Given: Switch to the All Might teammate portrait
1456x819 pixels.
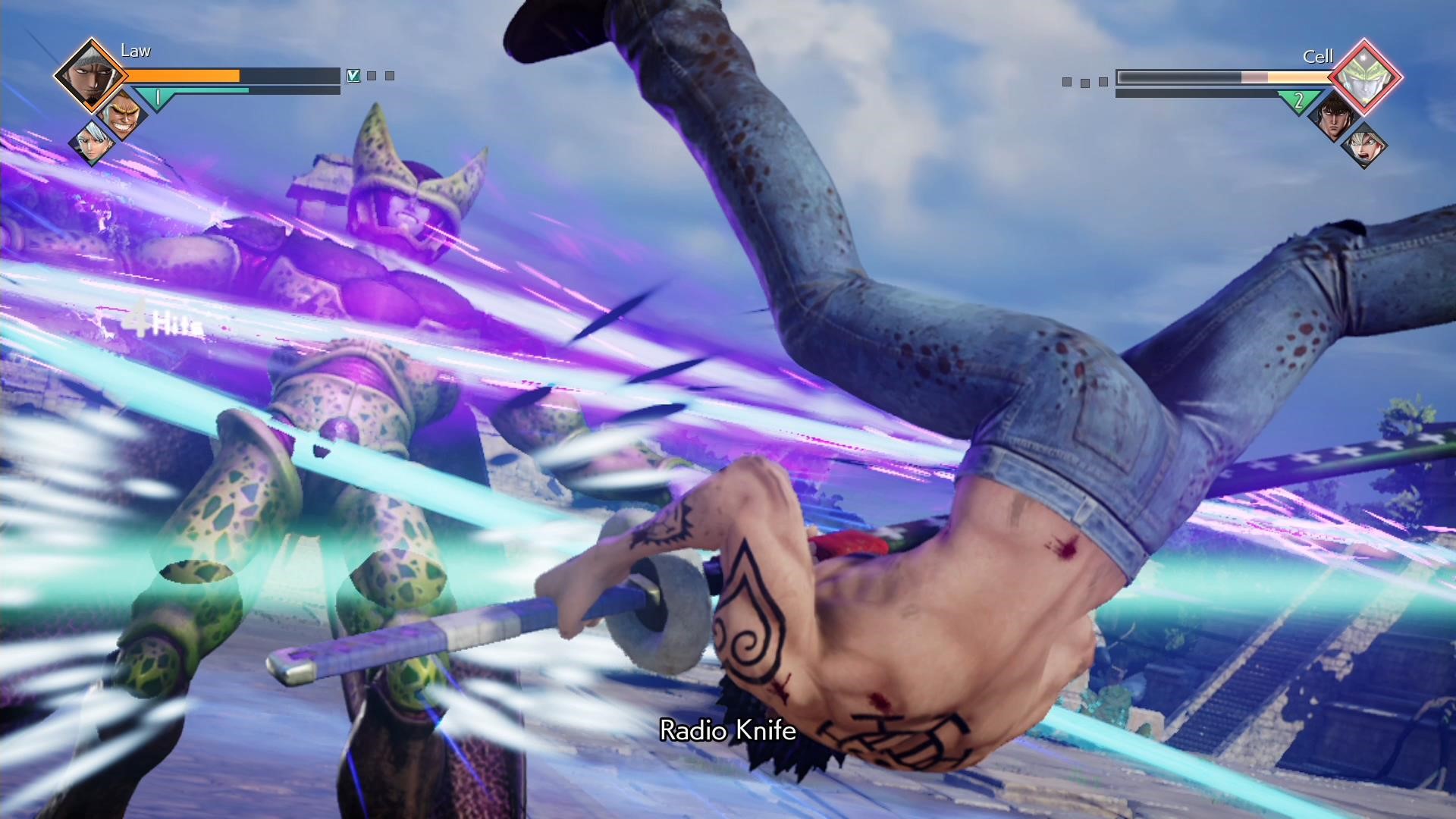Looking at the screenshot, I should point(121,114).
